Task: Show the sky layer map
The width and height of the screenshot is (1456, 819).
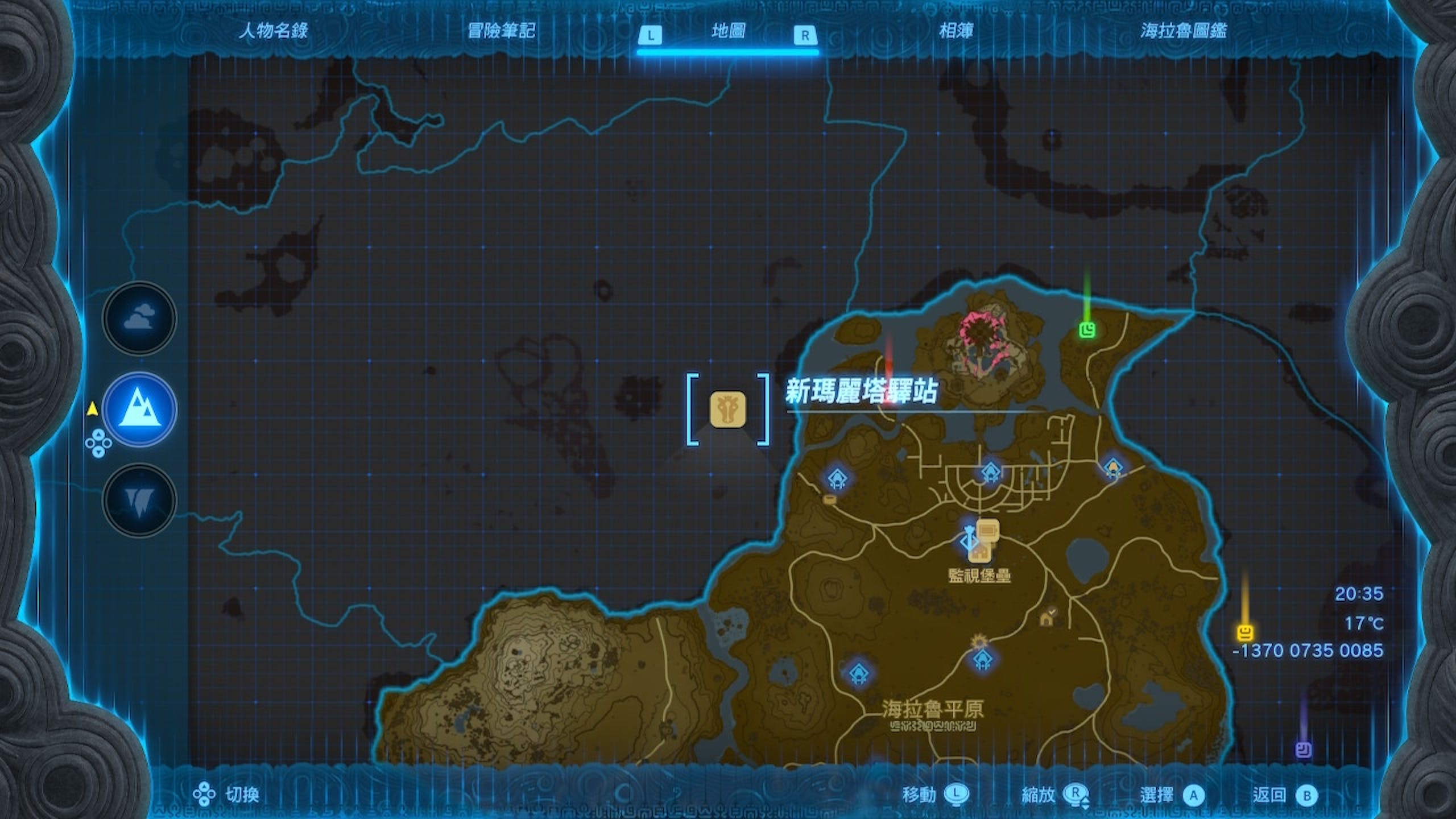Action: click(139, 318)
